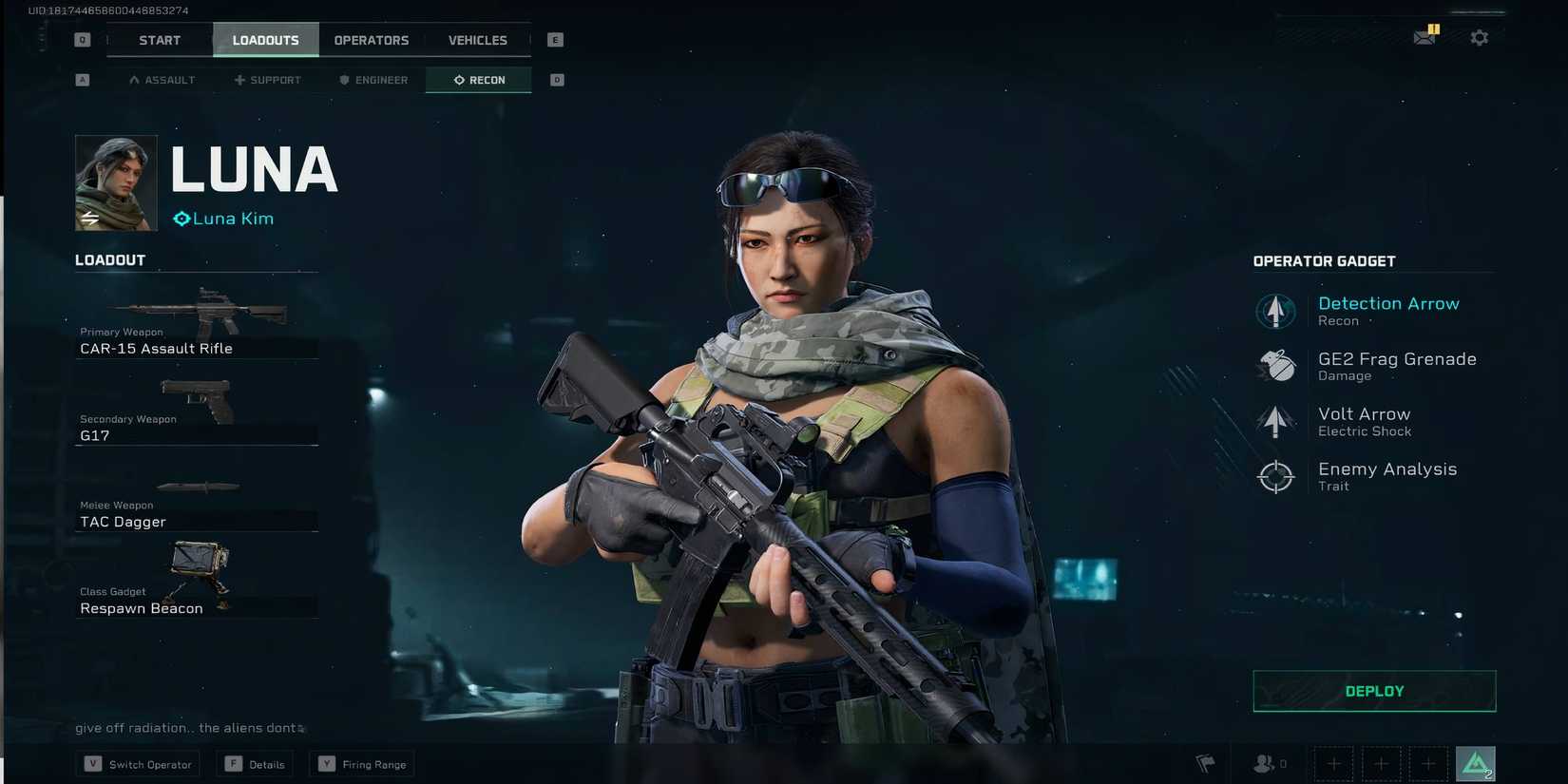Open the Enemy Analysis trait icon

point(1274,476)
